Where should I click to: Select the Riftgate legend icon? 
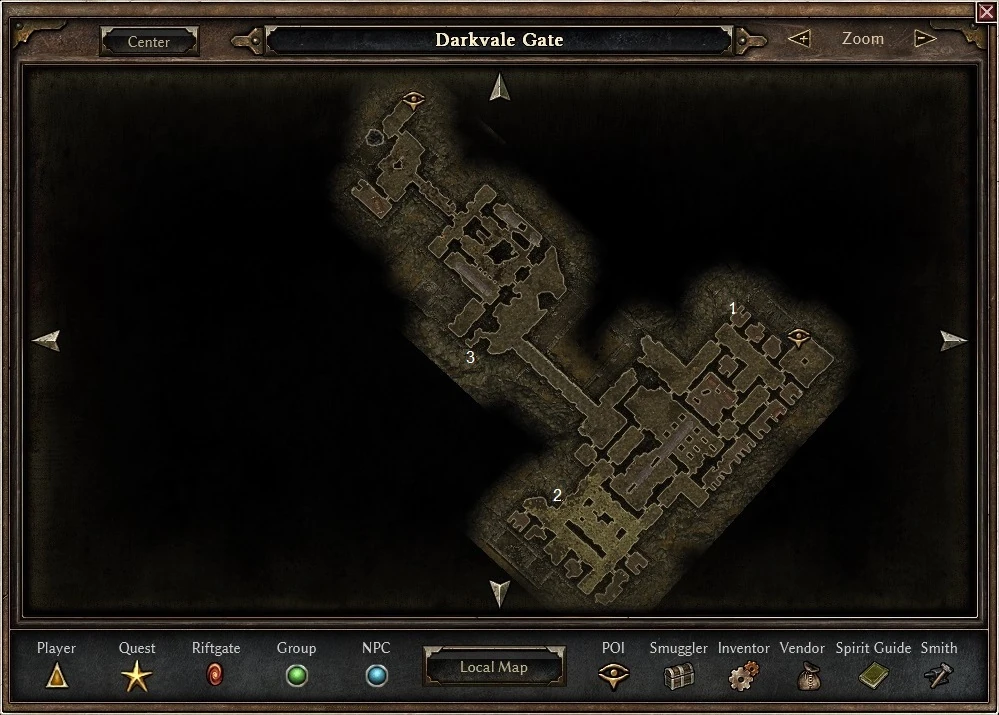[215, 676]
